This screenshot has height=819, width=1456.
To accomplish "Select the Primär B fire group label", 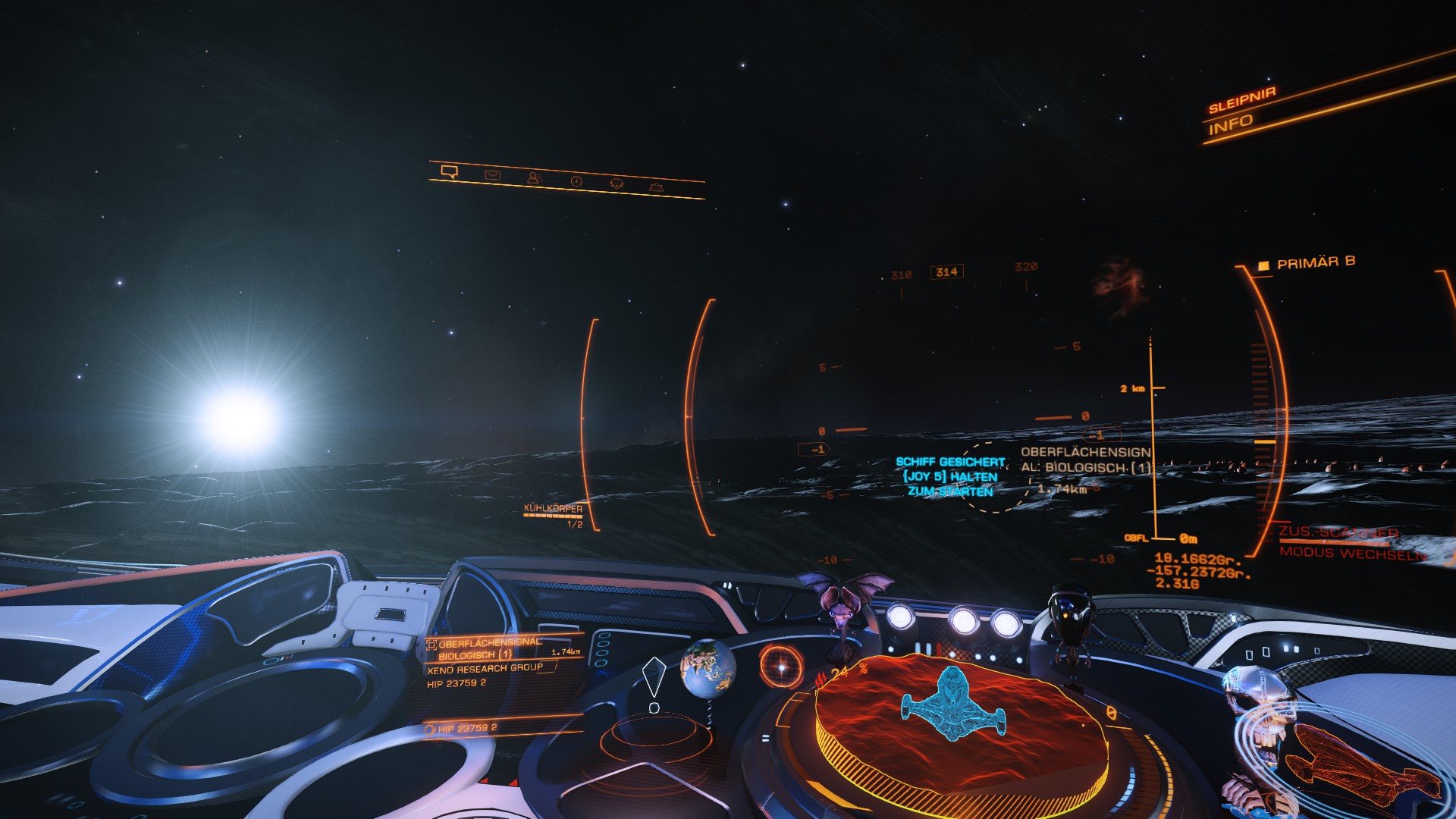I will click(1316, 262).
